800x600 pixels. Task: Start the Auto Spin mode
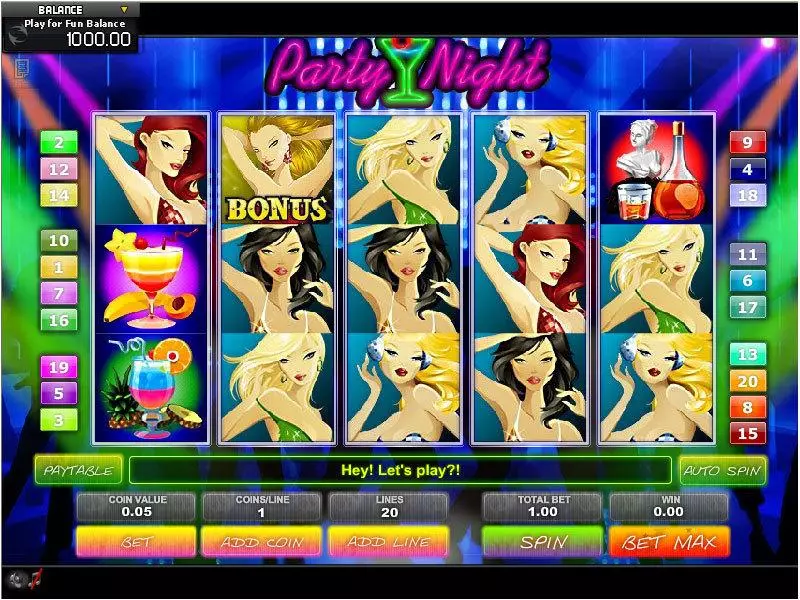point(722,470)
